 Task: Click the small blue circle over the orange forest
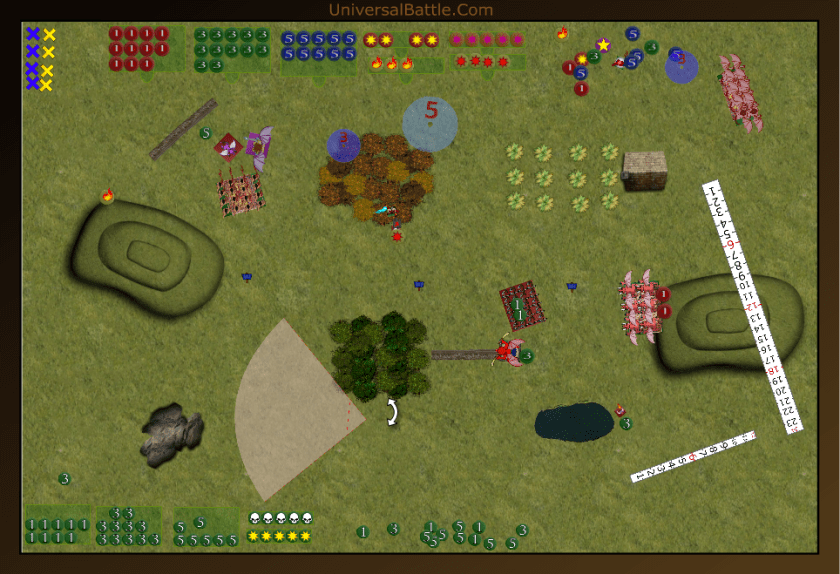click(x=344, y=145)
